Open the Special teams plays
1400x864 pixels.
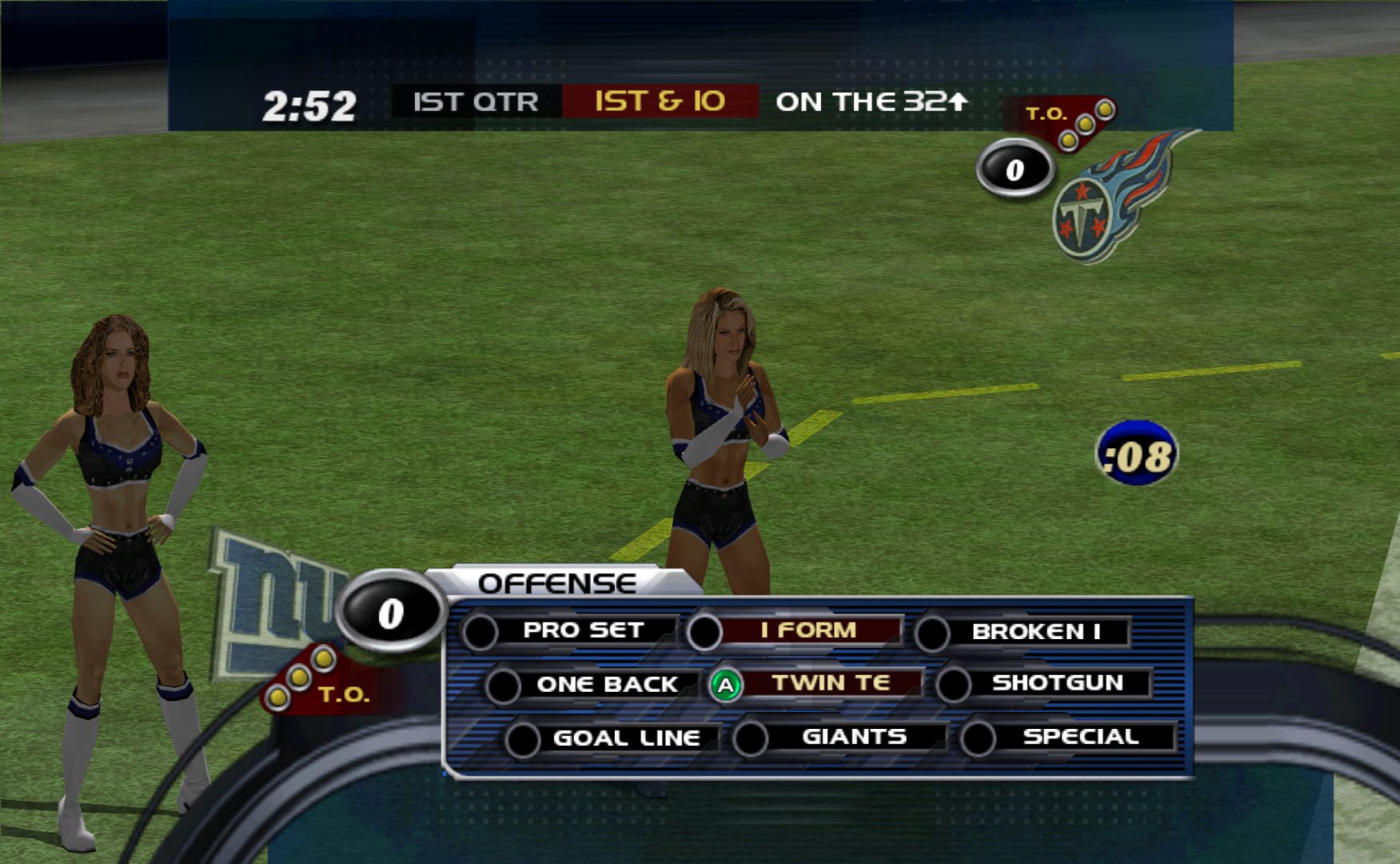(1080, 737)
